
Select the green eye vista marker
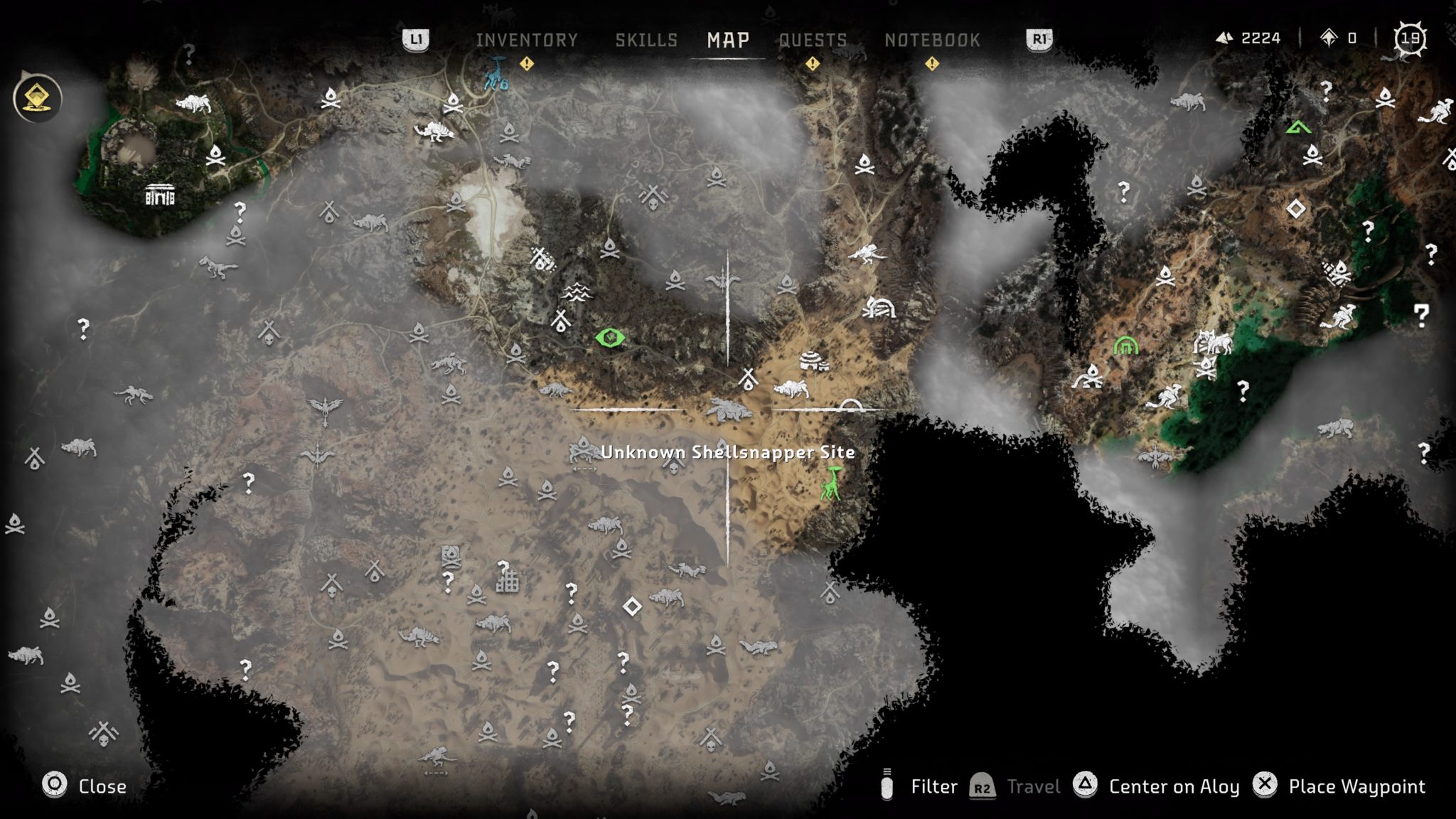(609, 338)
